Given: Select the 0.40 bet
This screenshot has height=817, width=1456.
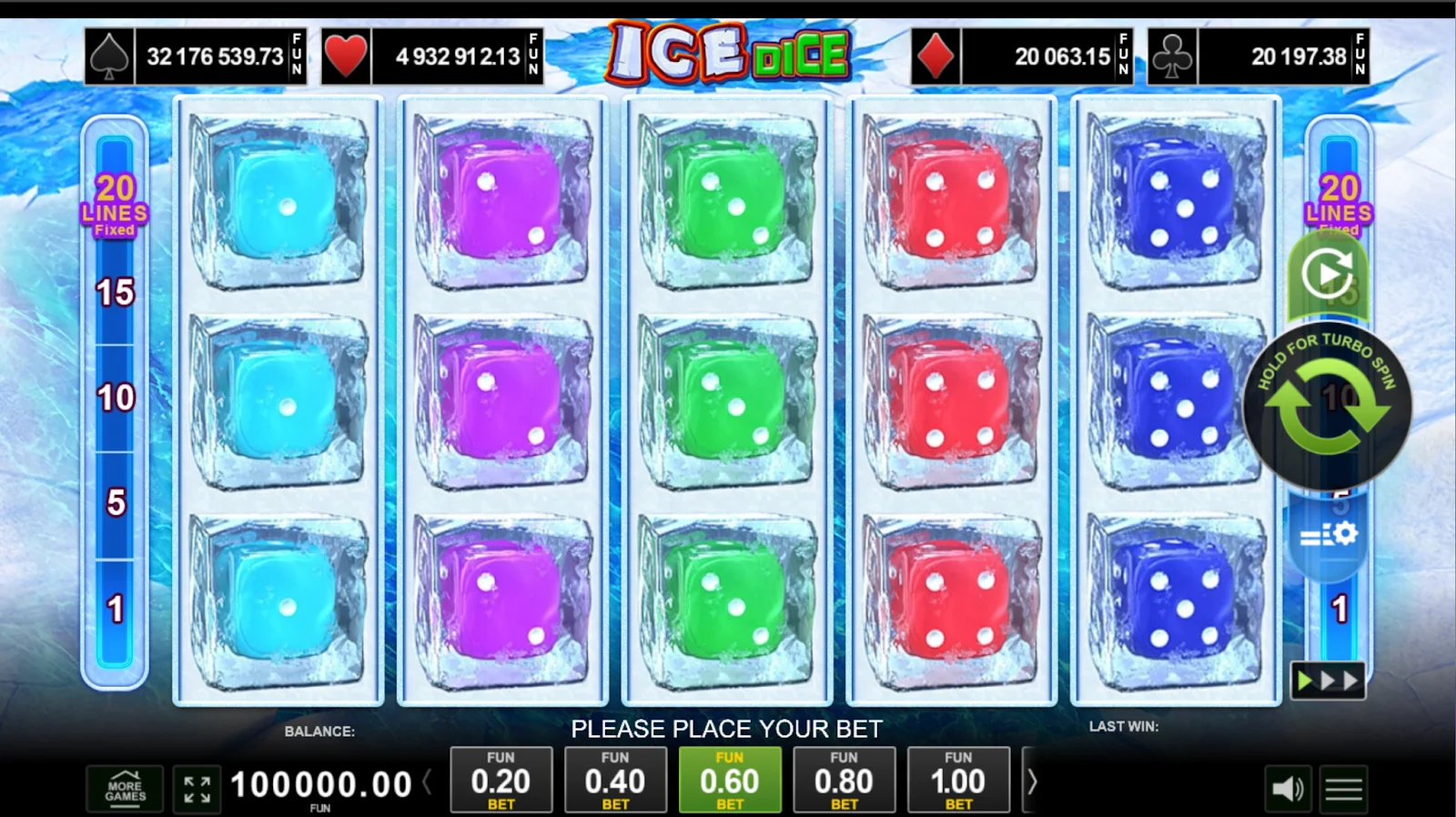Looking at the screenshot, I should (615, 780).
